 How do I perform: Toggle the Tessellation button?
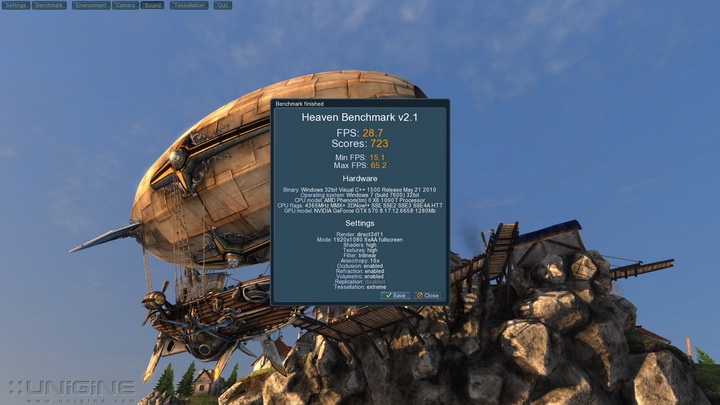189,5
